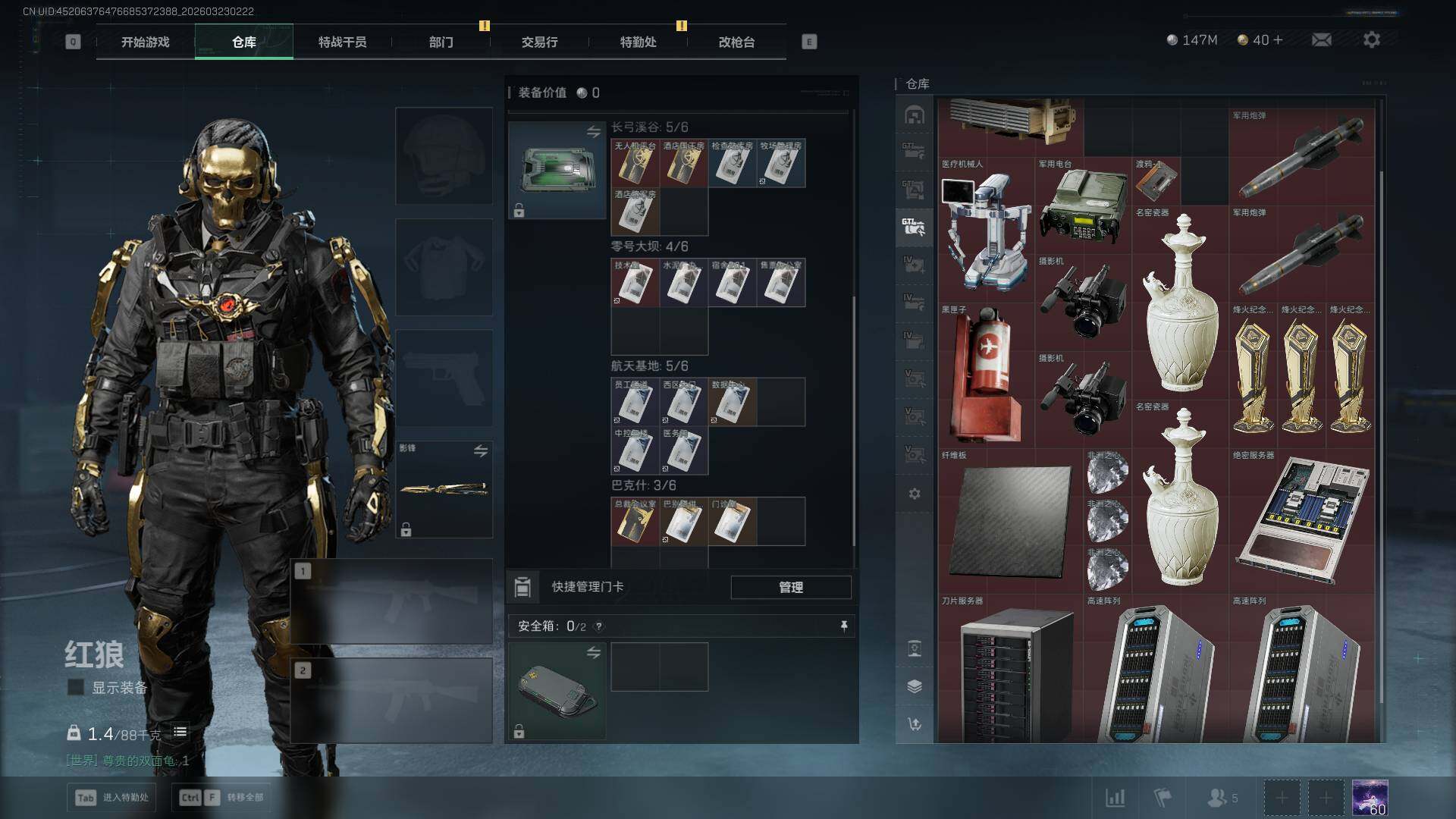Click the 影锋 melee knife slot
Viewport: 1456px width, 819px height.
tap(444, 489)
